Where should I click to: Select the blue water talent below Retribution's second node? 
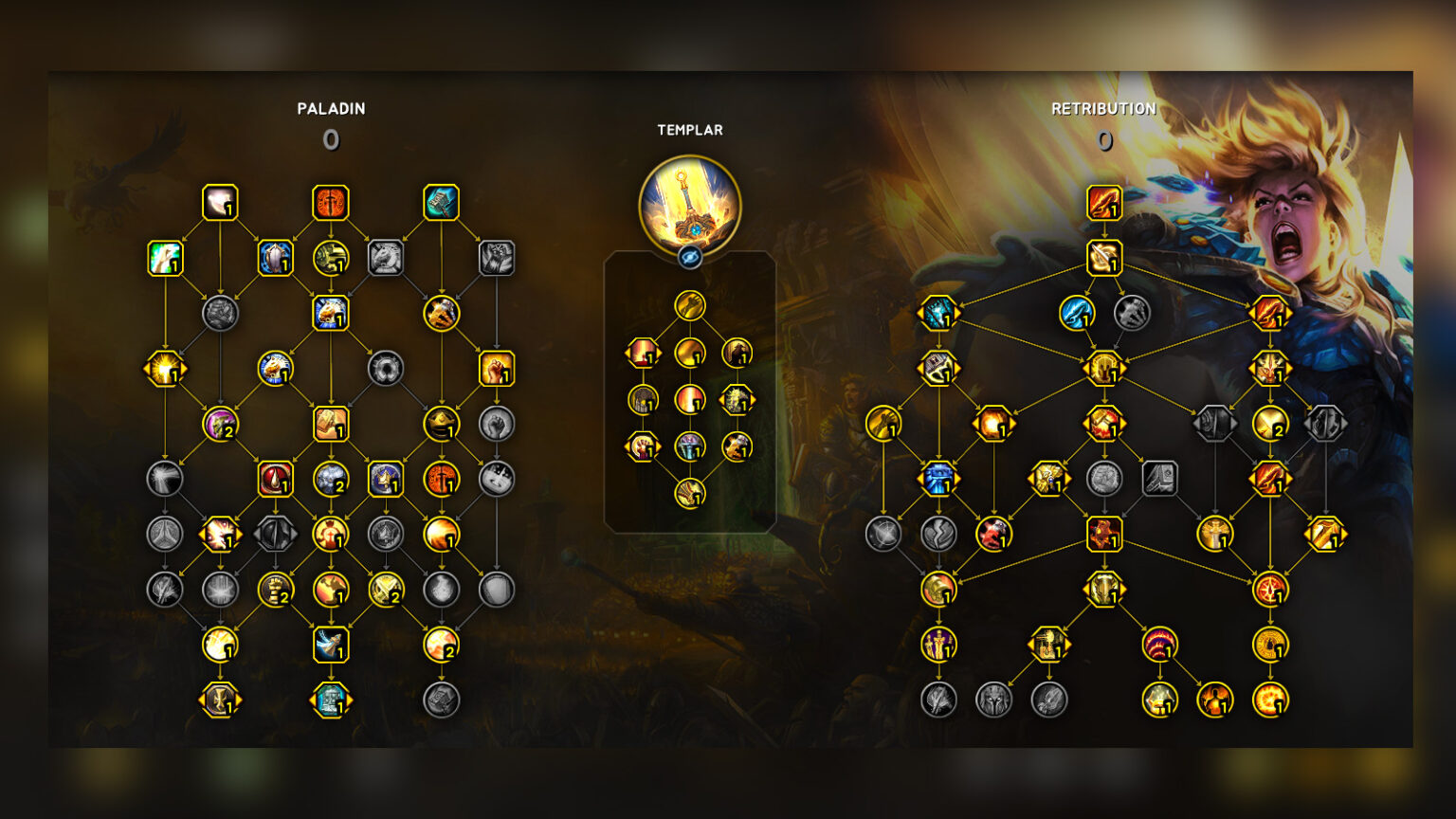1076,315
